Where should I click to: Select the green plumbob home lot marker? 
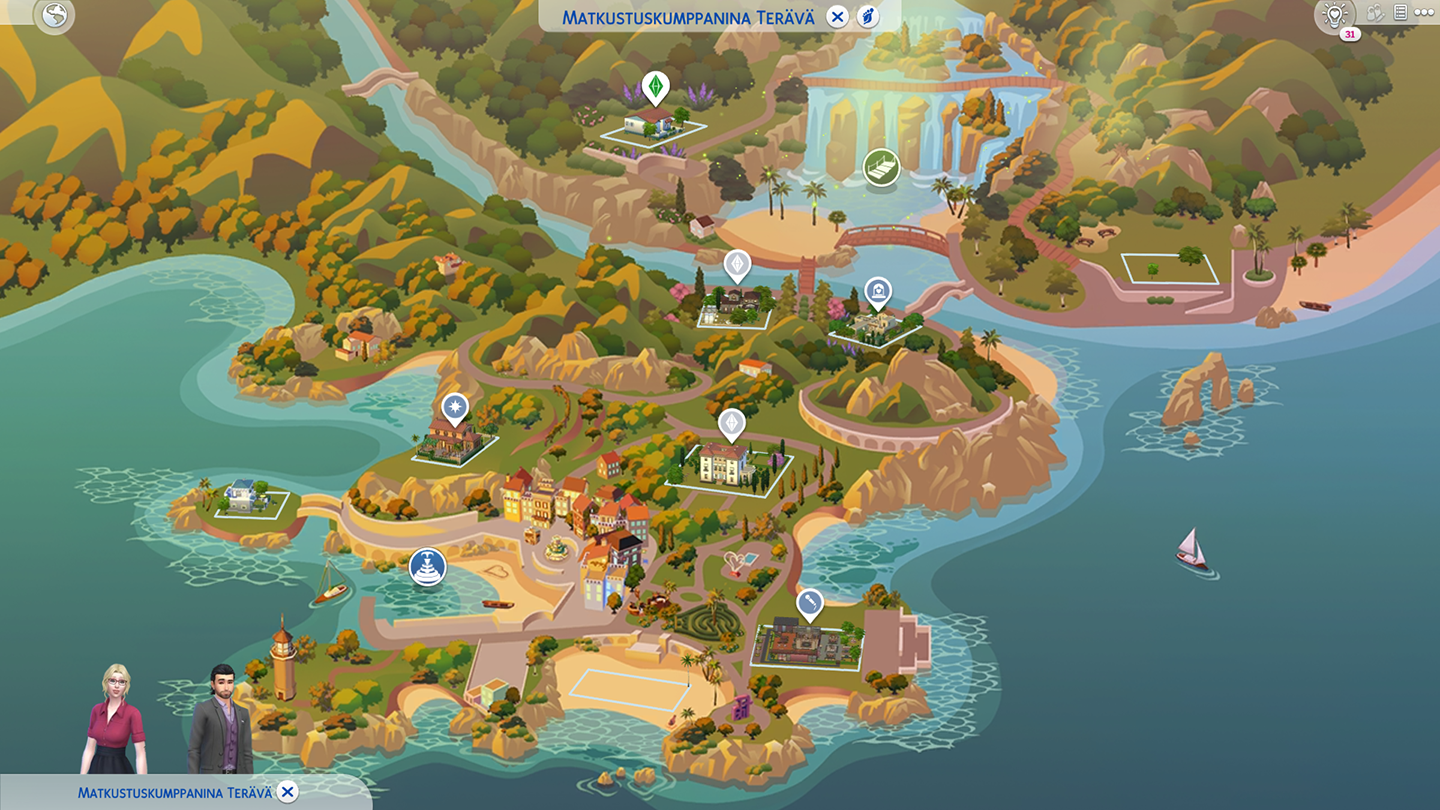coord(655,87)
